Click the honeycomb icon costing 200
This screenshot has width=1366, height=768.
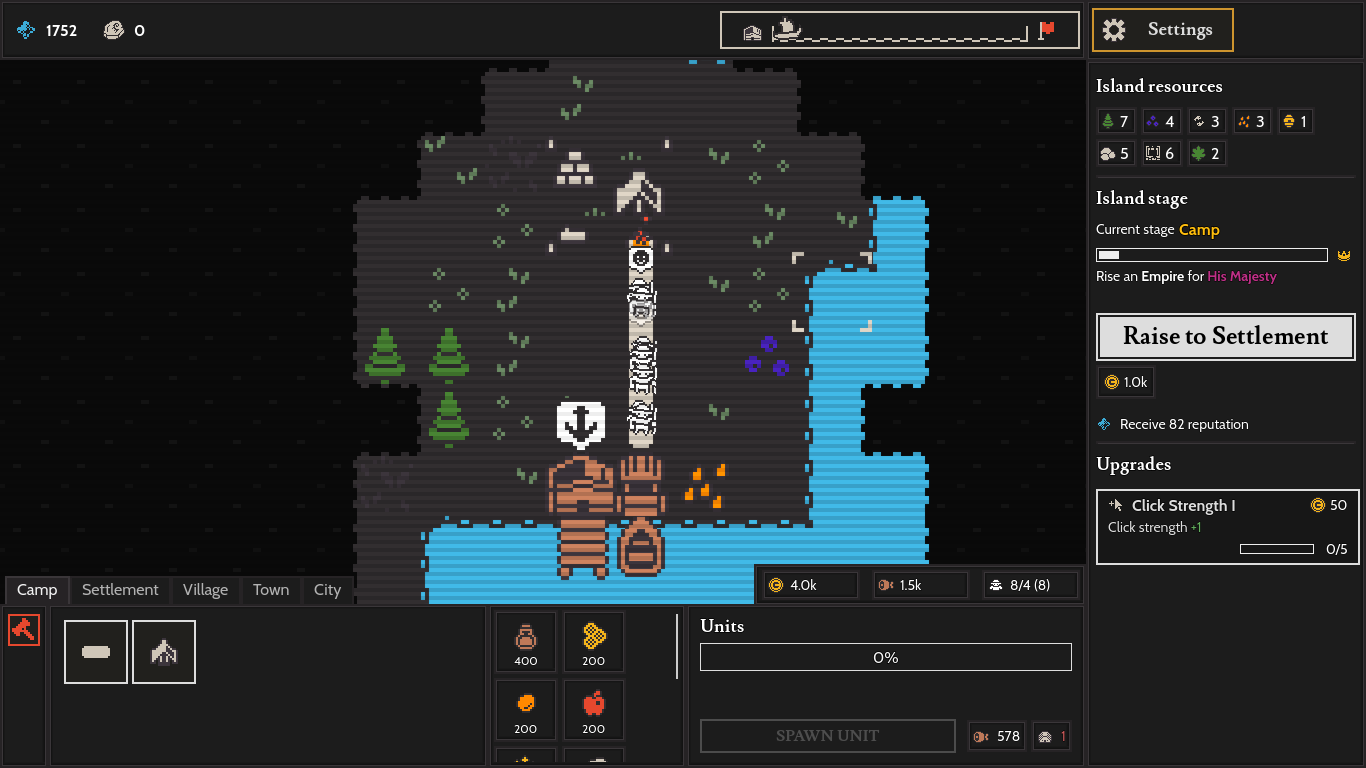tap(593, 641)
